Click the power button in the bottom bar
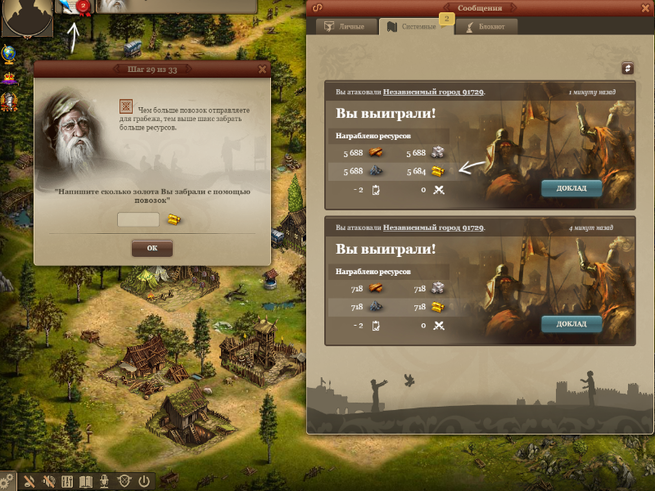Viewport: 655px width, 491px height. [144, 482]
